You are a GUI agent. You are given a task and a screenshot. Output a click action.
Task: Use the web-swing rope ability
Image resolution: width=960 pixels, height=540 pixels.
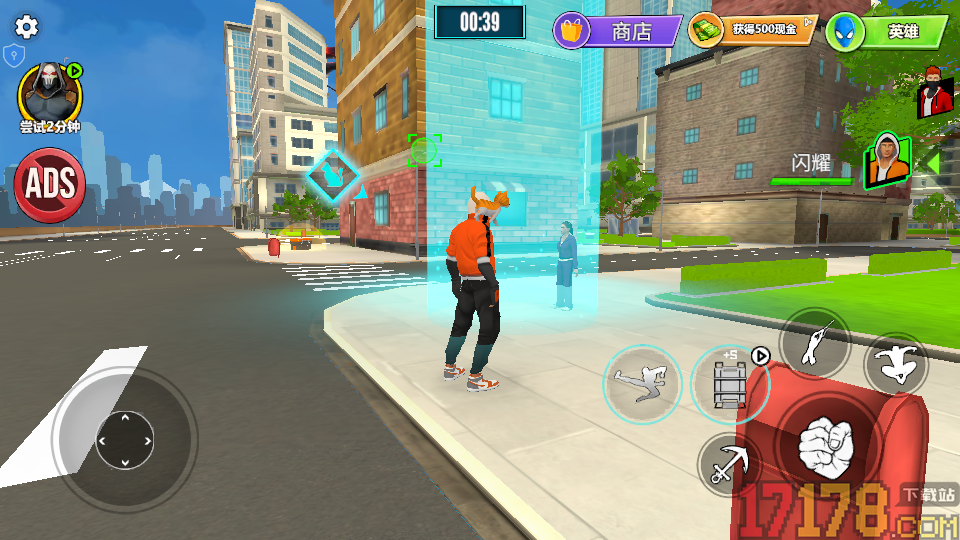coord(815,343)
